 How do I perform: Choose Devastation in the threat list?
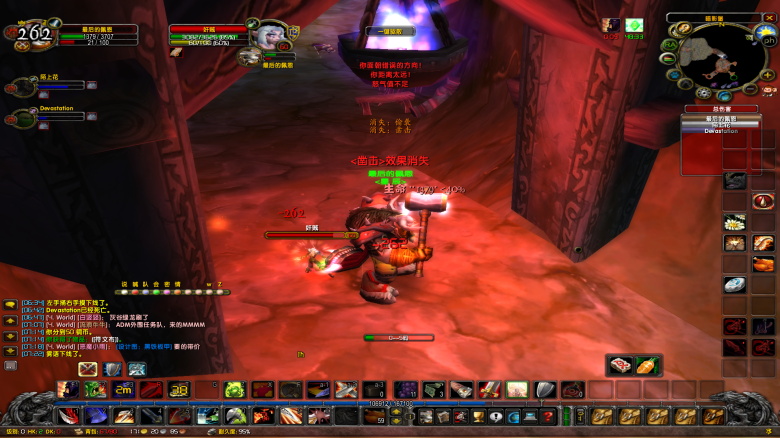pyautogui.click(x=700, y=131)
